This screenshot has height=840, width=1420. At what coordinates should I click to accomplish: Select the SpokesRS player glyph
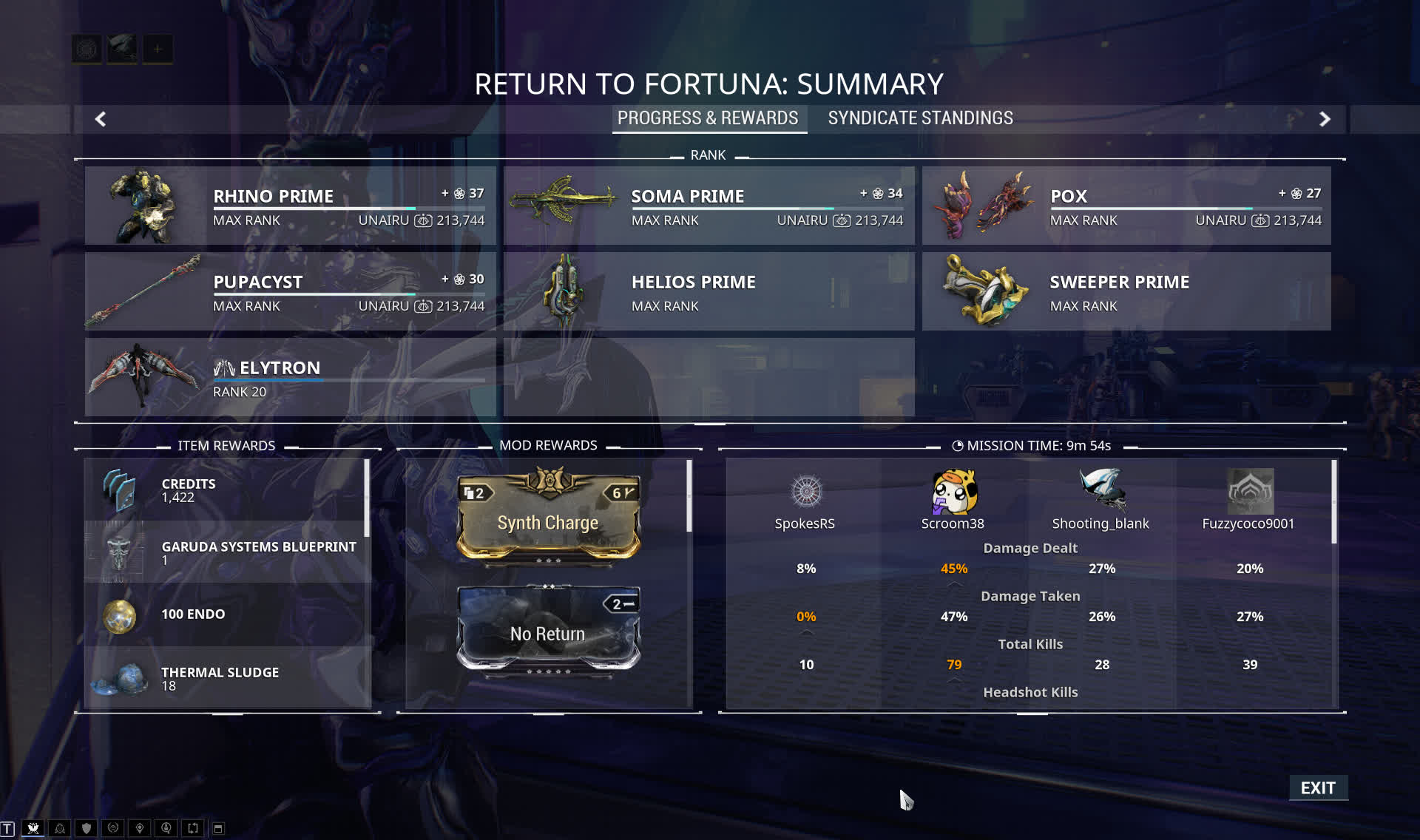click(806, 492)
